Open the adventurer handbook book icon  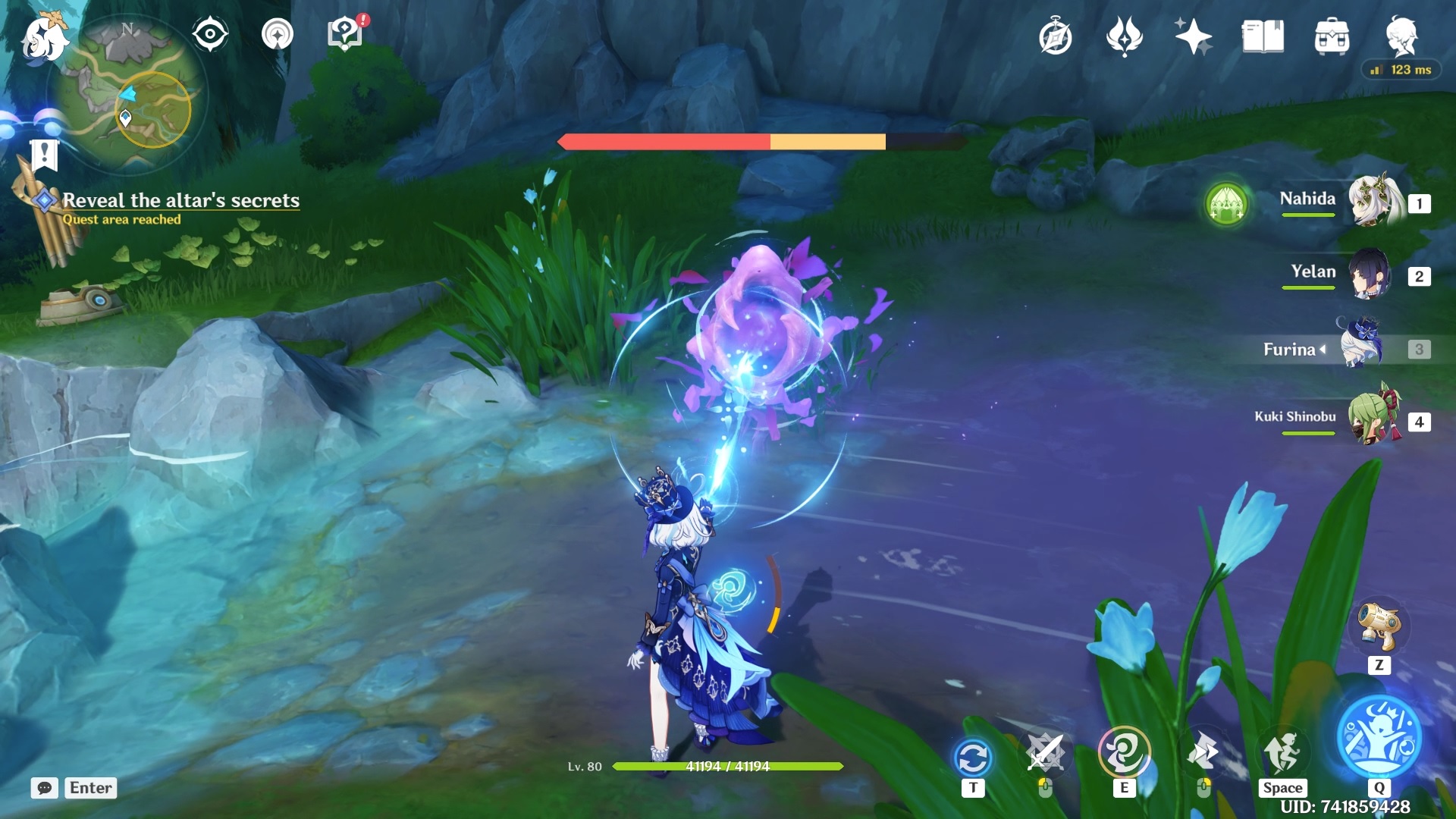1263,36
